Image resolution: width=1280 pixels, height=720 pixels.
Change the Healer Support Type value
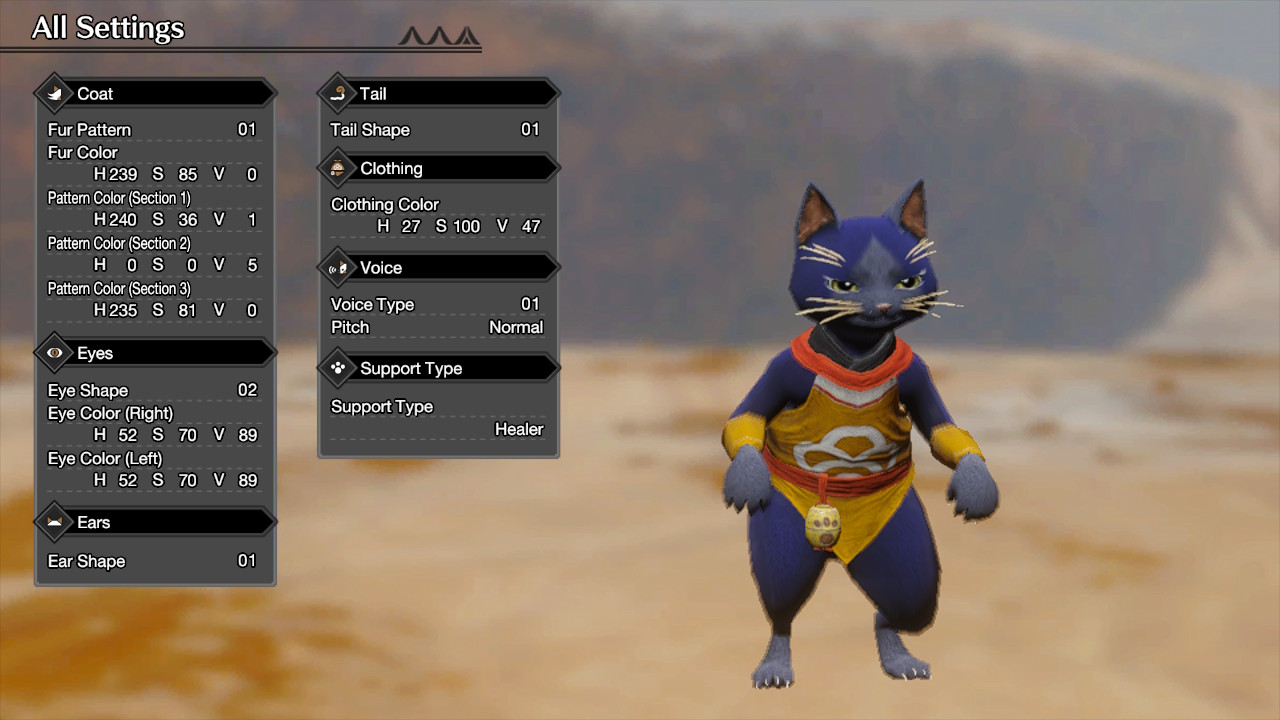[x=518, y=430]
